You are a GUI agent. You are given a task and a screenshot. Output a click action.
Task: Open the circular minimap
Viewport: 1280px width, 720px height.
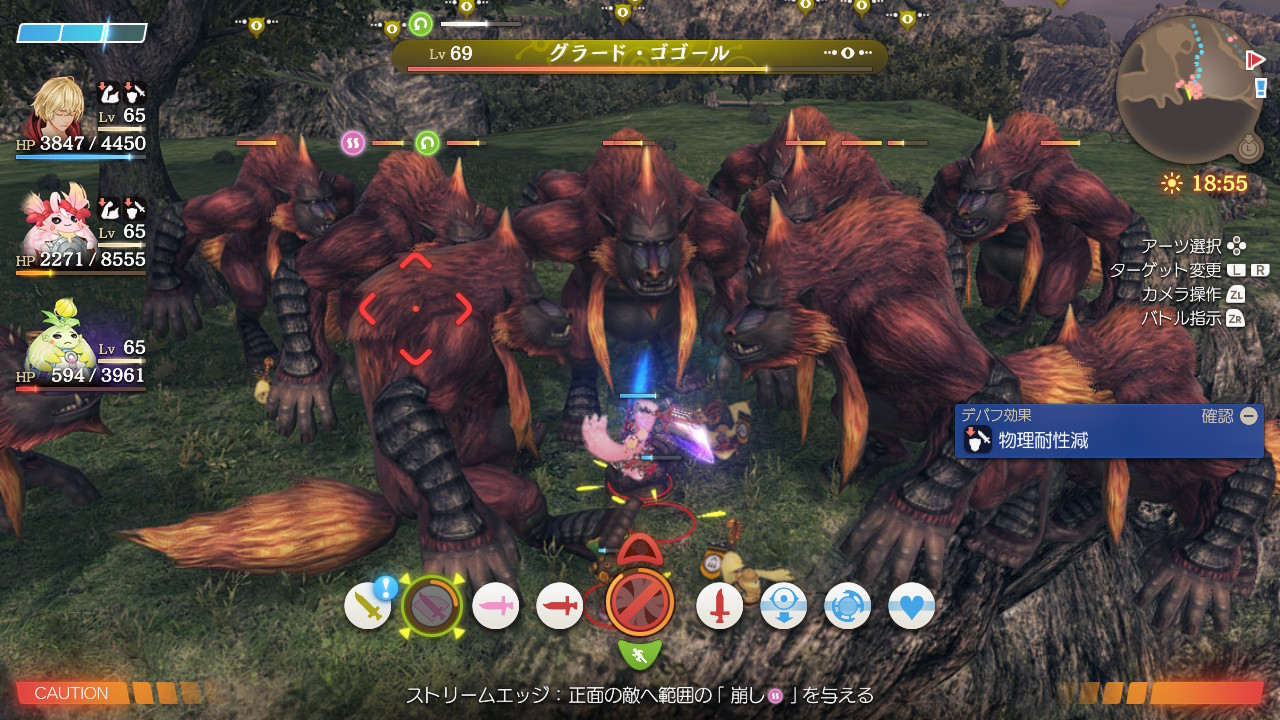tap(1189, 88)
